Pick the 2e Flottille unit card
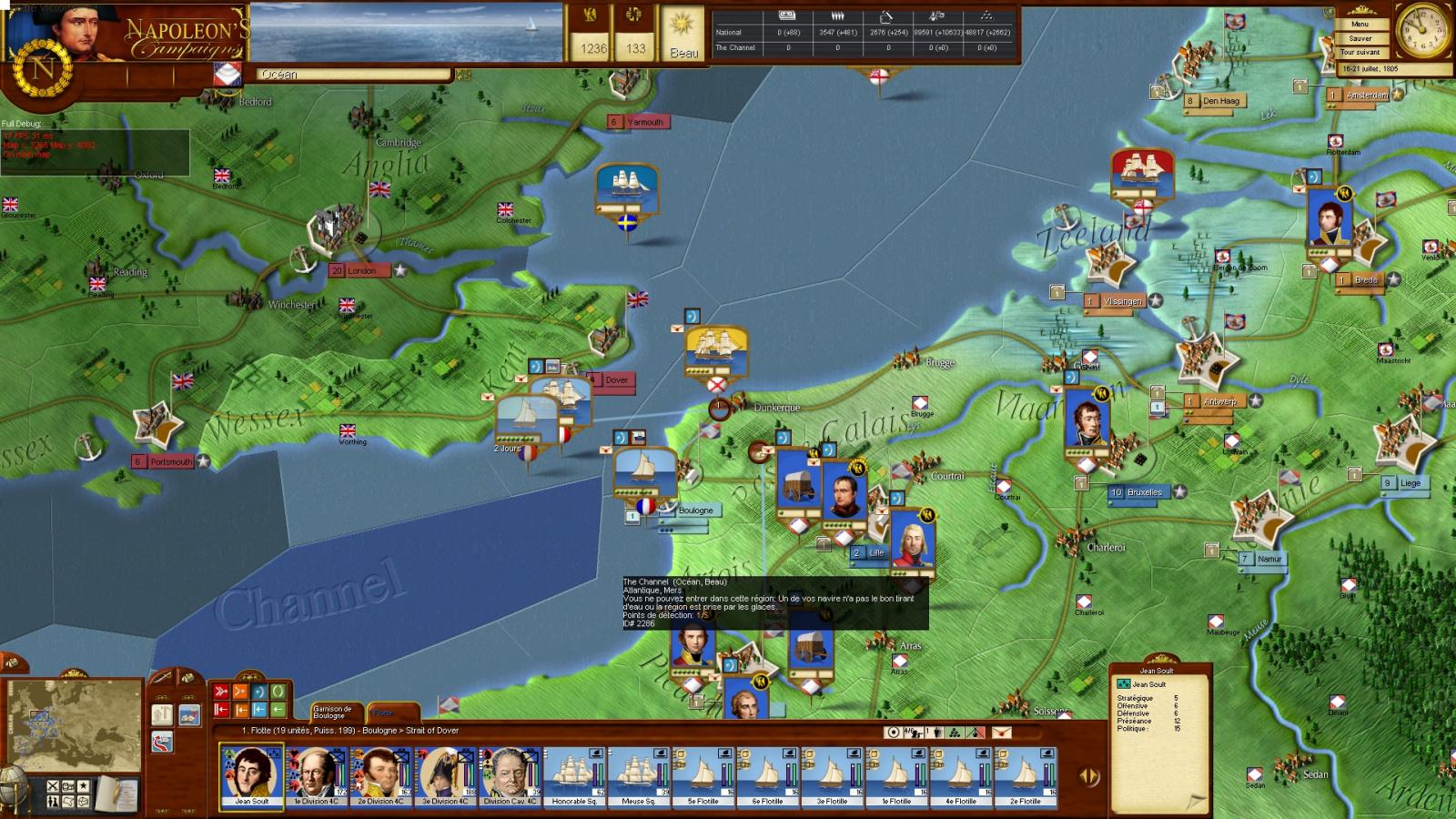Screen dimensions: 1456x819 (x=1026, y=775)
